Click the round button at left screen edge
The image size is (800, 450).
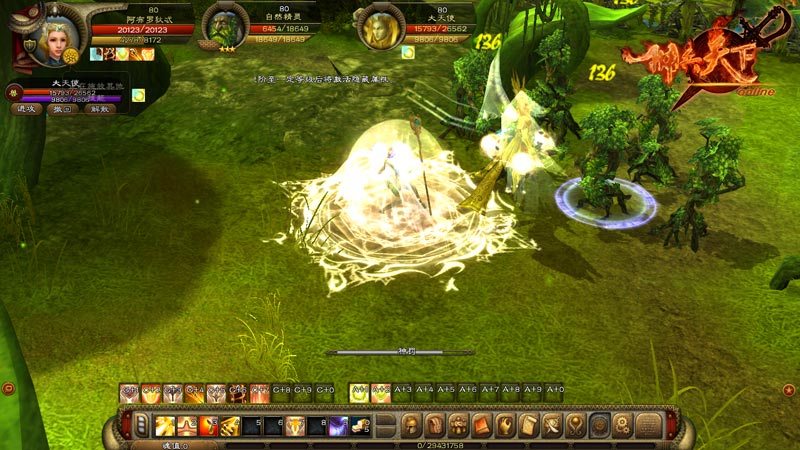8,388
